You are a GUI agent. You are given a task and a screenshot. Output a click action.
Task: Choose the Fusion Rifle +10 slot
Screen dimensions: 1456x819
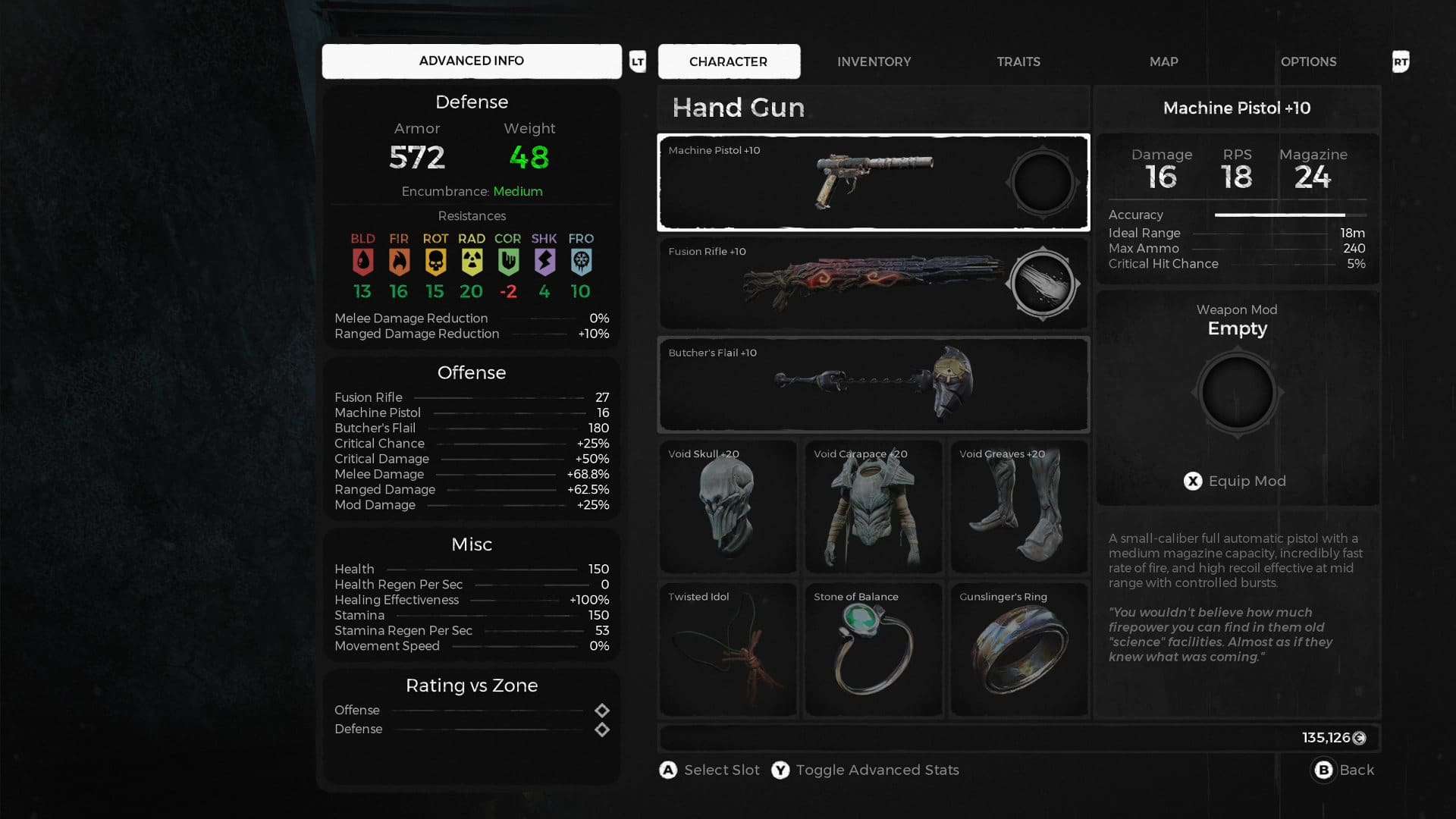(834, 284)
